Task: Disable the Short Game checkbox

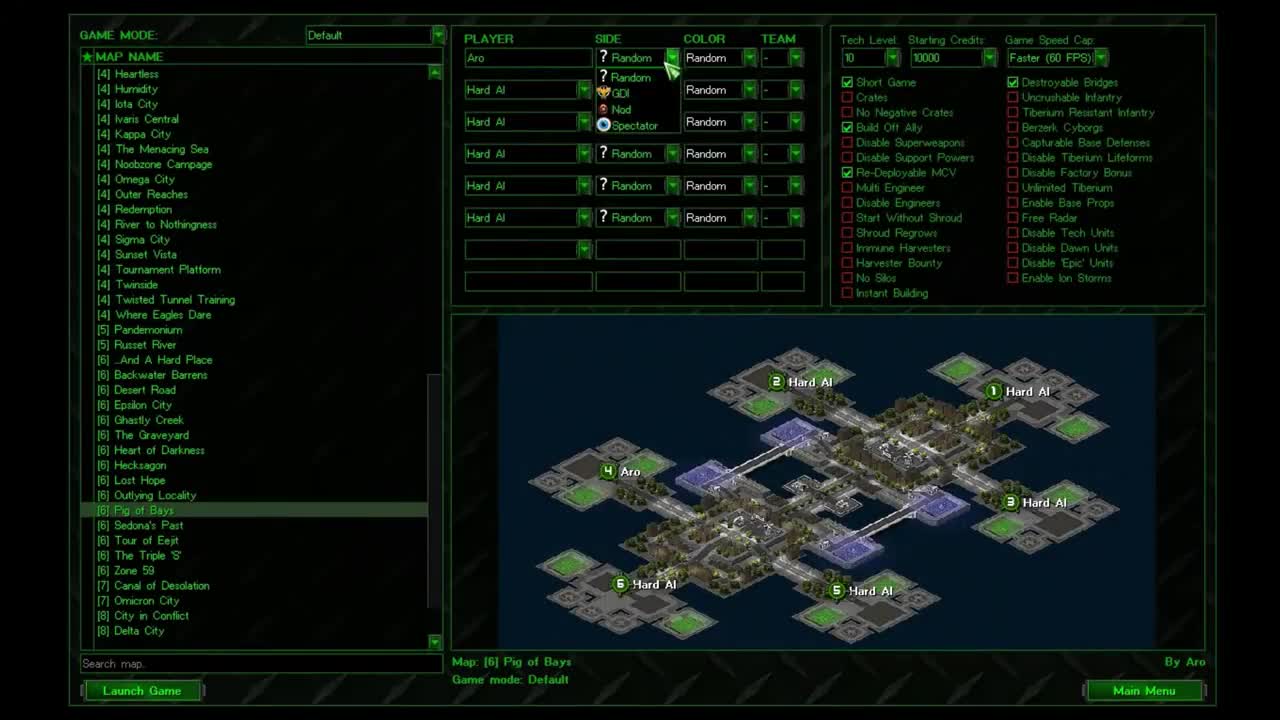Action: pyautogui.click(x=847, y=82)
